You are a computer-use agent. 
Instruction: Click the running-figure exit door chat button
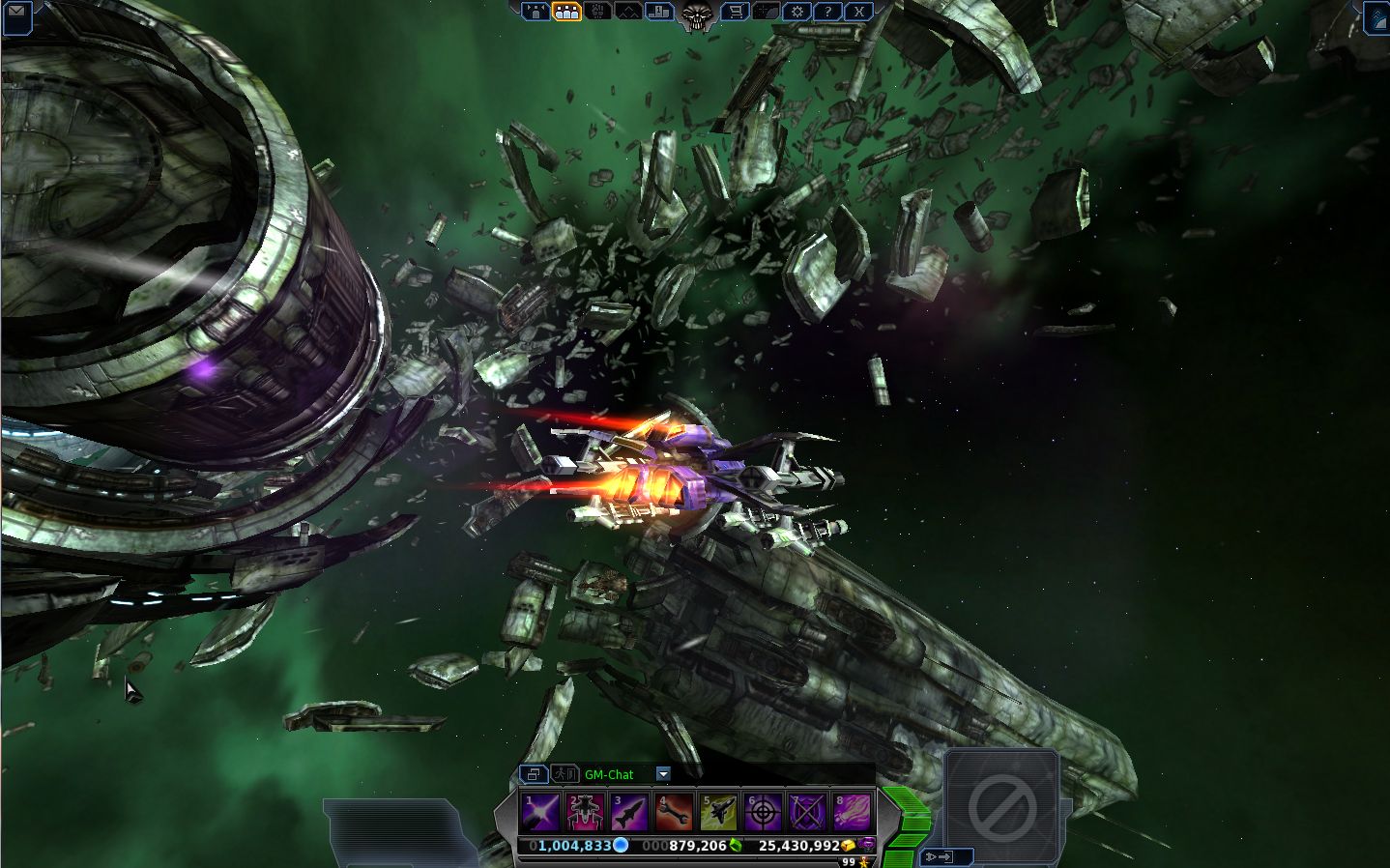(564, 774)
